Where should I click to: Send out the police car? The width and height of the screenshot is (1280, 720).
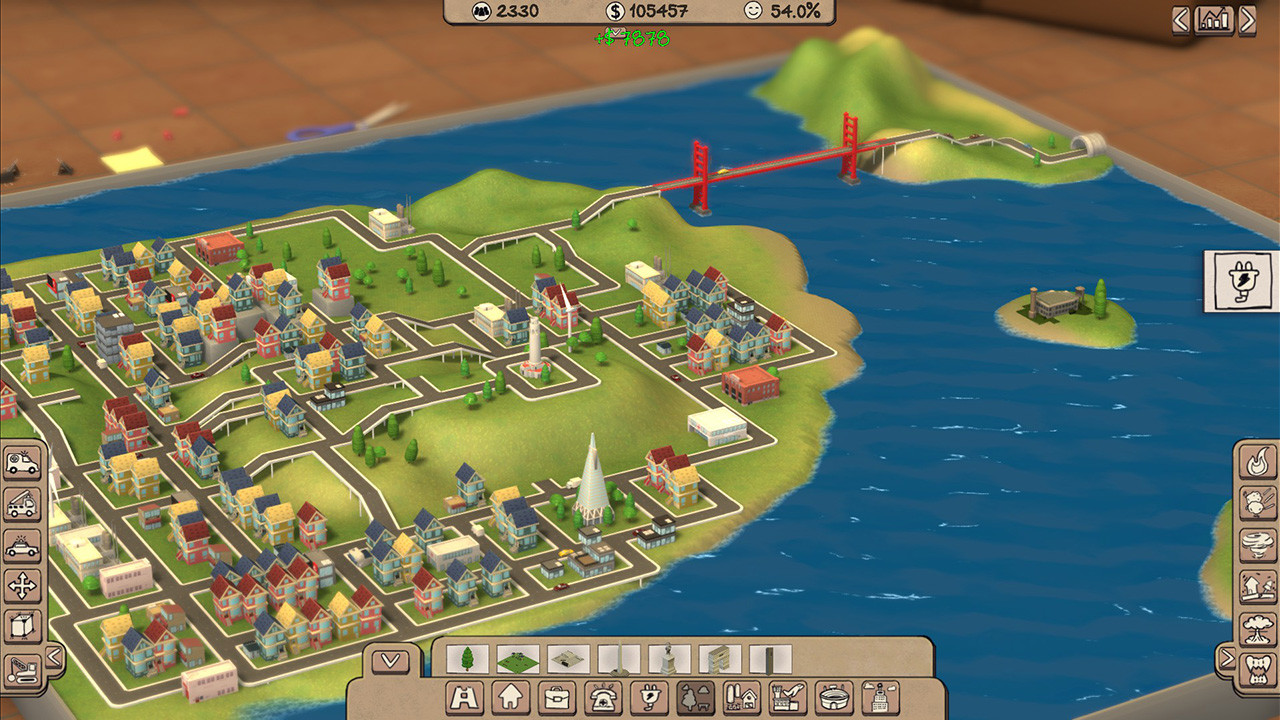22,544
